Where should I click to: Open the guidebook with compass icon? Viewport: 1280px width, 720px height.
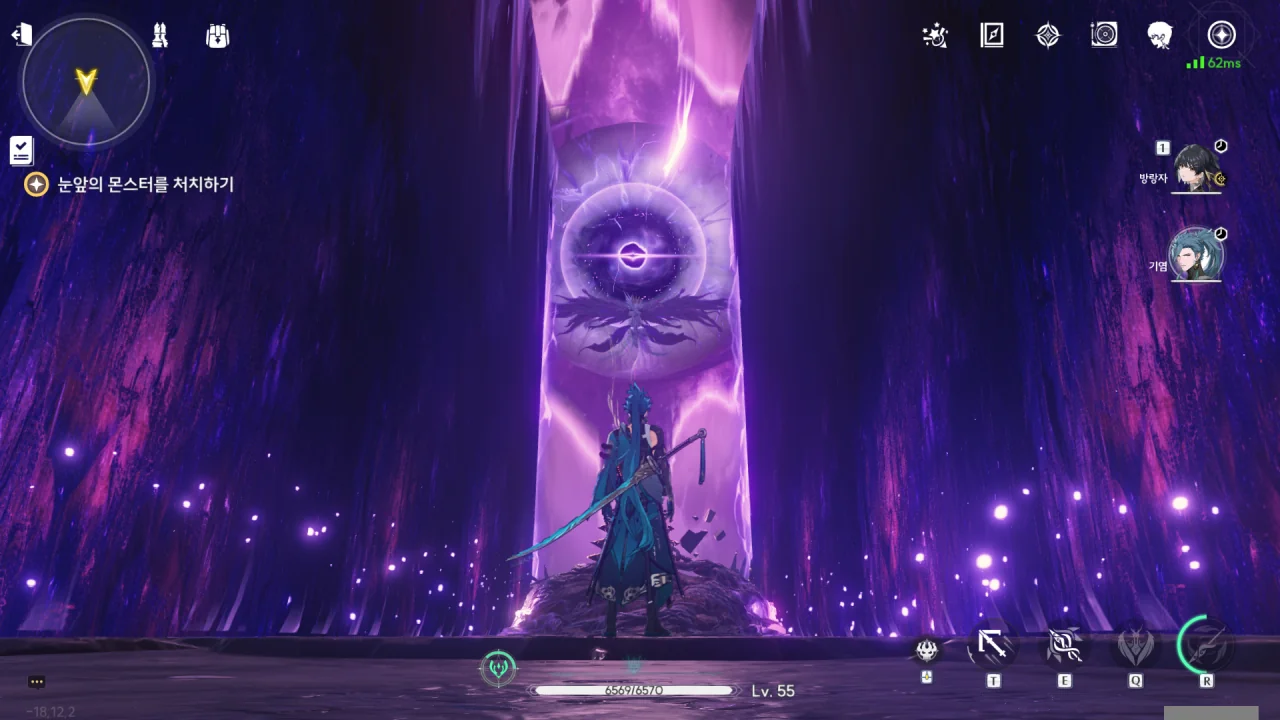click(x=991, y=36)
